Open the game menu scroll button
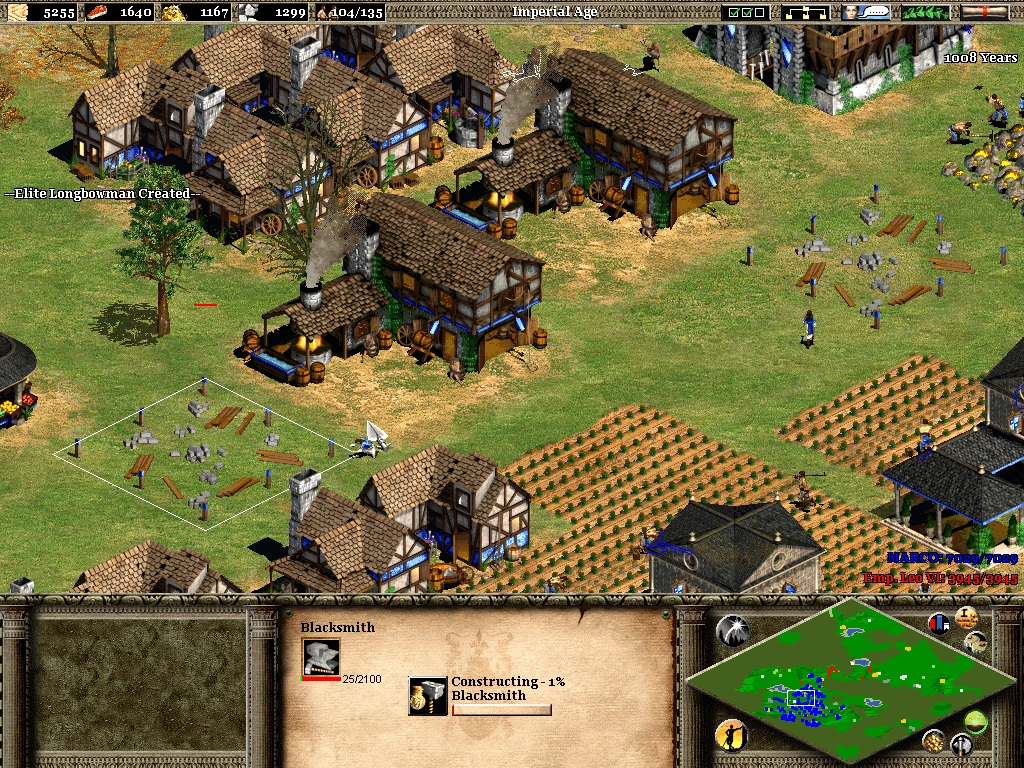Viewport: 1024px width, 768px height. tap(984, 12)
